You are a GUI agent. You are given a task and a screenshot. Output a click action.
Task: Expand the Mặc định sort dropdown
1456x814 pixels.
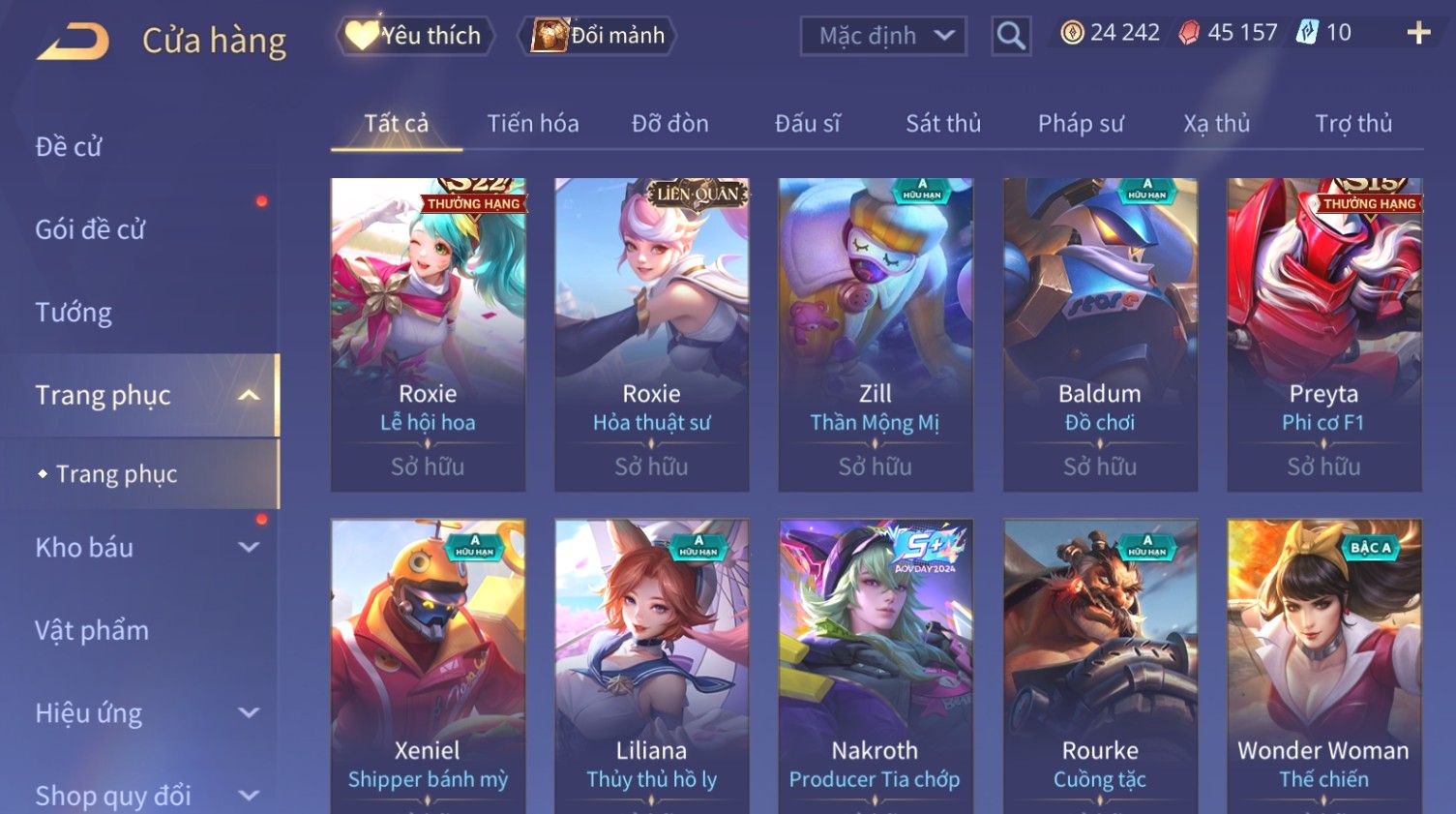click(x=883, y=37)
